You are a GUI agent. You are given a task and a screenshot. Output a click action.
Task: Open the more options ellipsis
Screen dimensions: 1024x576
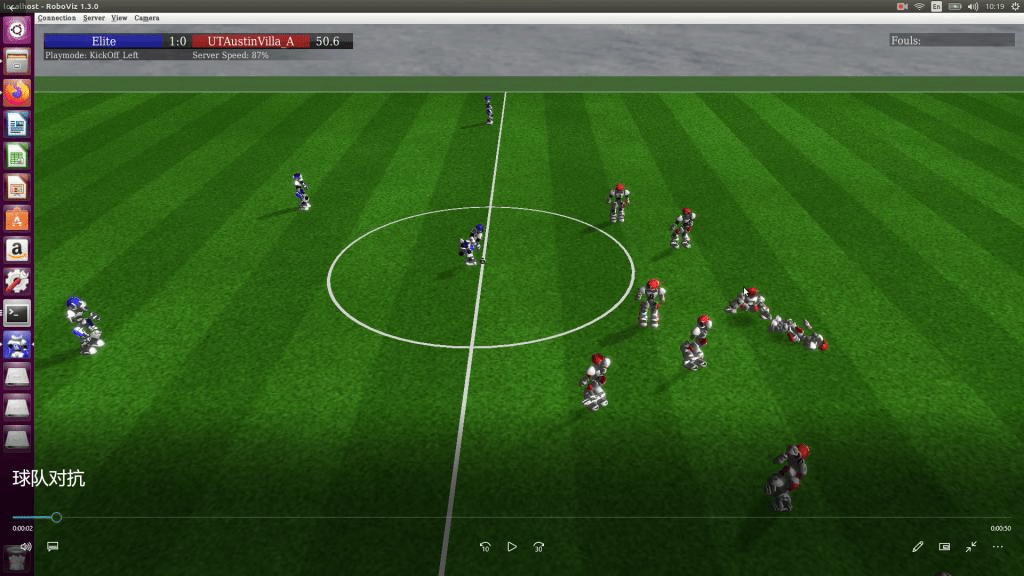pos(998,547)
